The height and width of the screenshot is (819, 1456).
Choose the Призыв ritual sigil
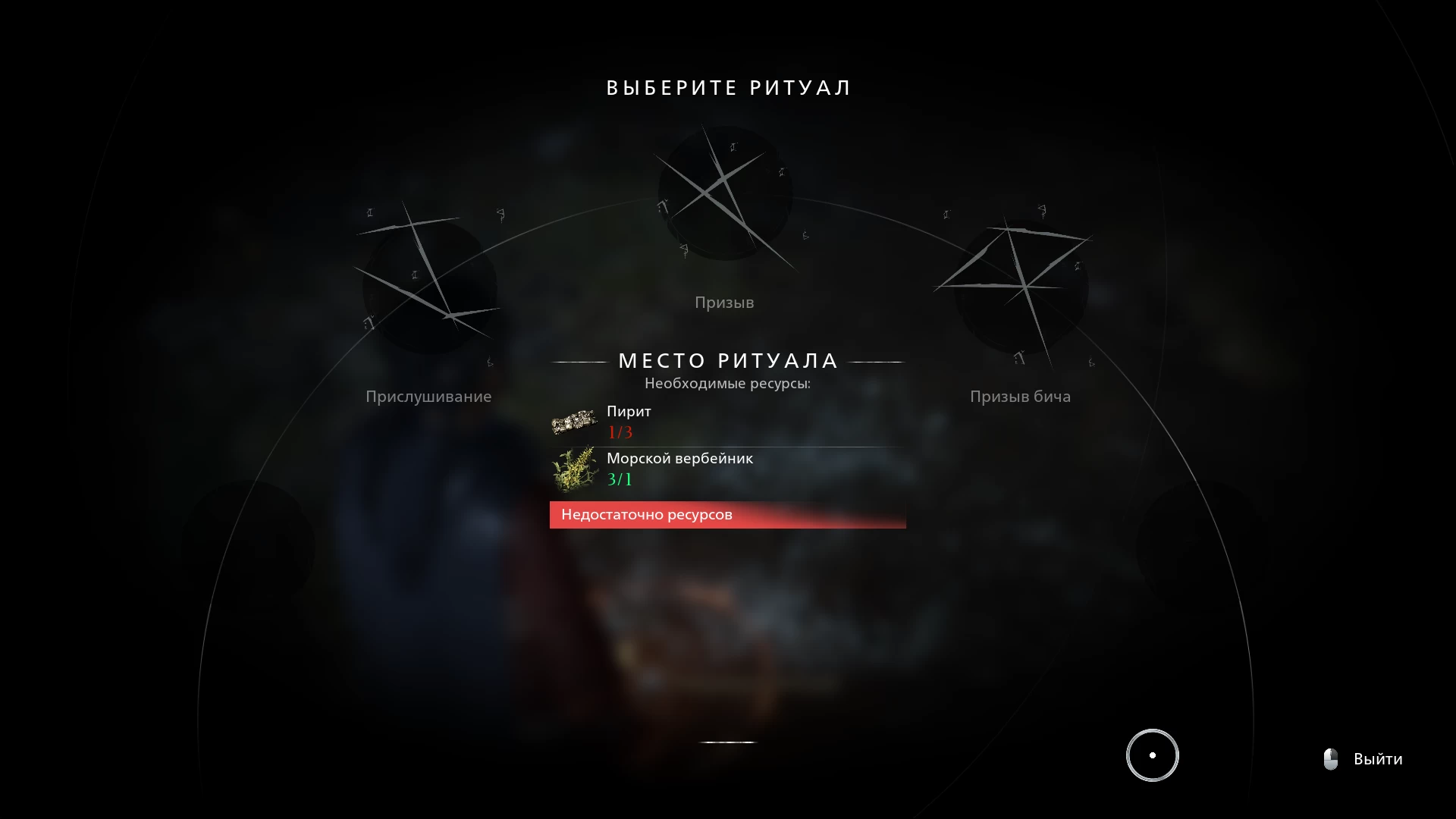[725, 194]
